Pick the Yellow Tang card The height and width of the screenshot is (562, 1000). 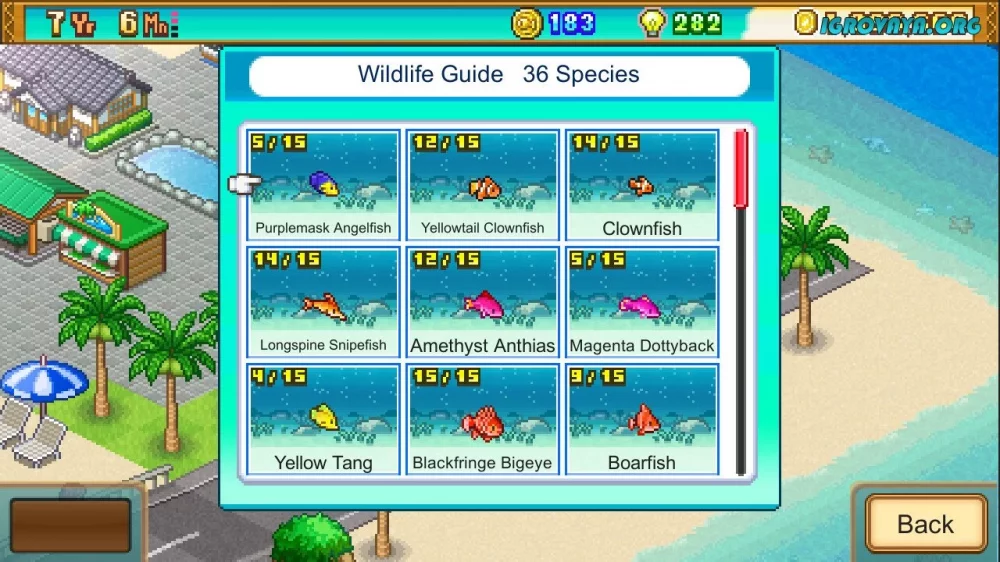coord(323,419)
